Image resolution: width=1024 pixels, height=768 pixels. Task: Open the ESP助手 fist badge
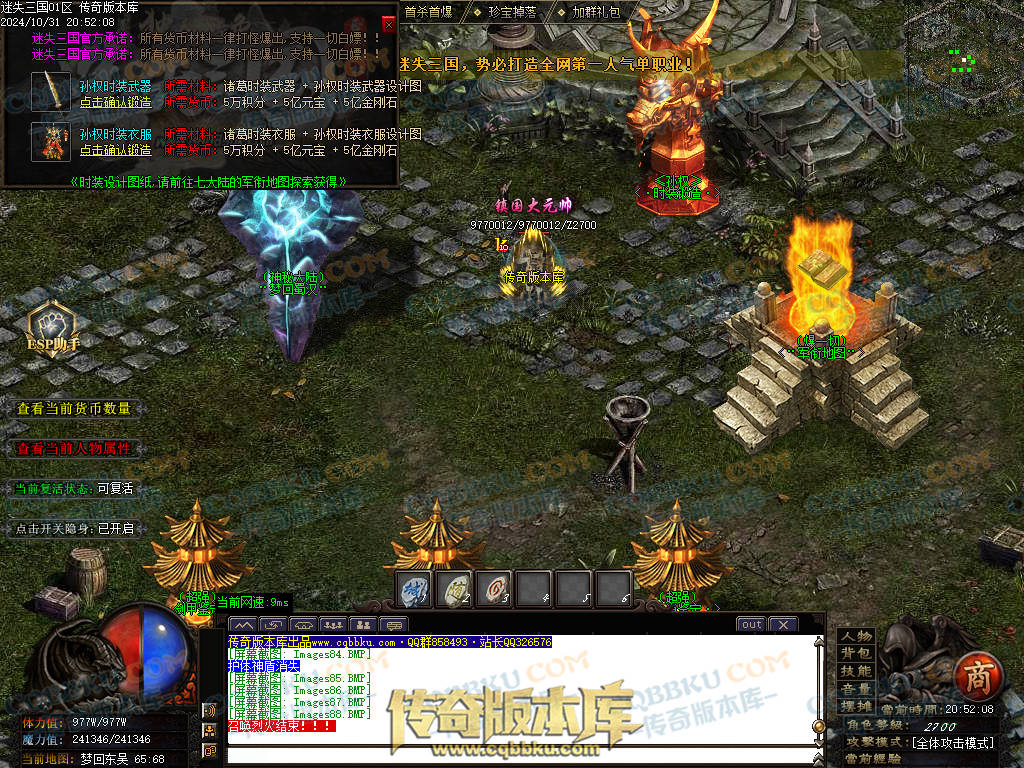[x=53, y=325]
